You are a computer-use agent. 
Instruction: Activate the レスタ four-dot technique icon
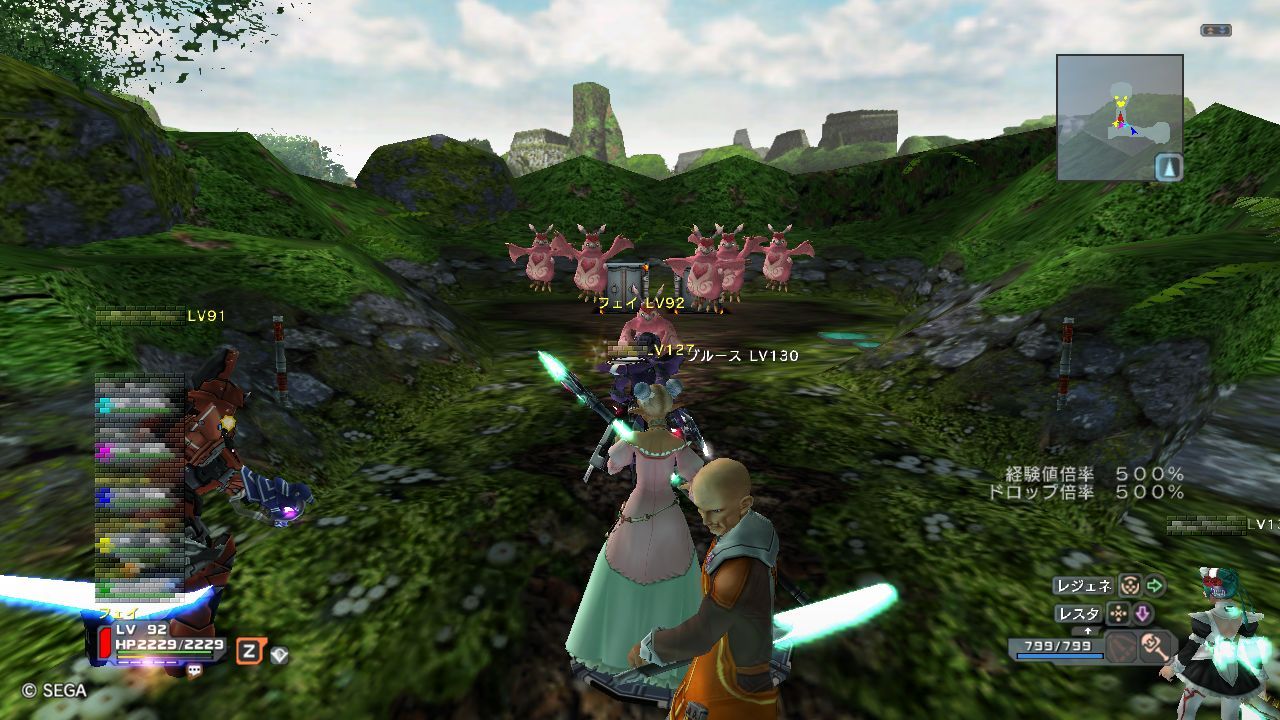pyautogui.click(x=1118, y=613)
